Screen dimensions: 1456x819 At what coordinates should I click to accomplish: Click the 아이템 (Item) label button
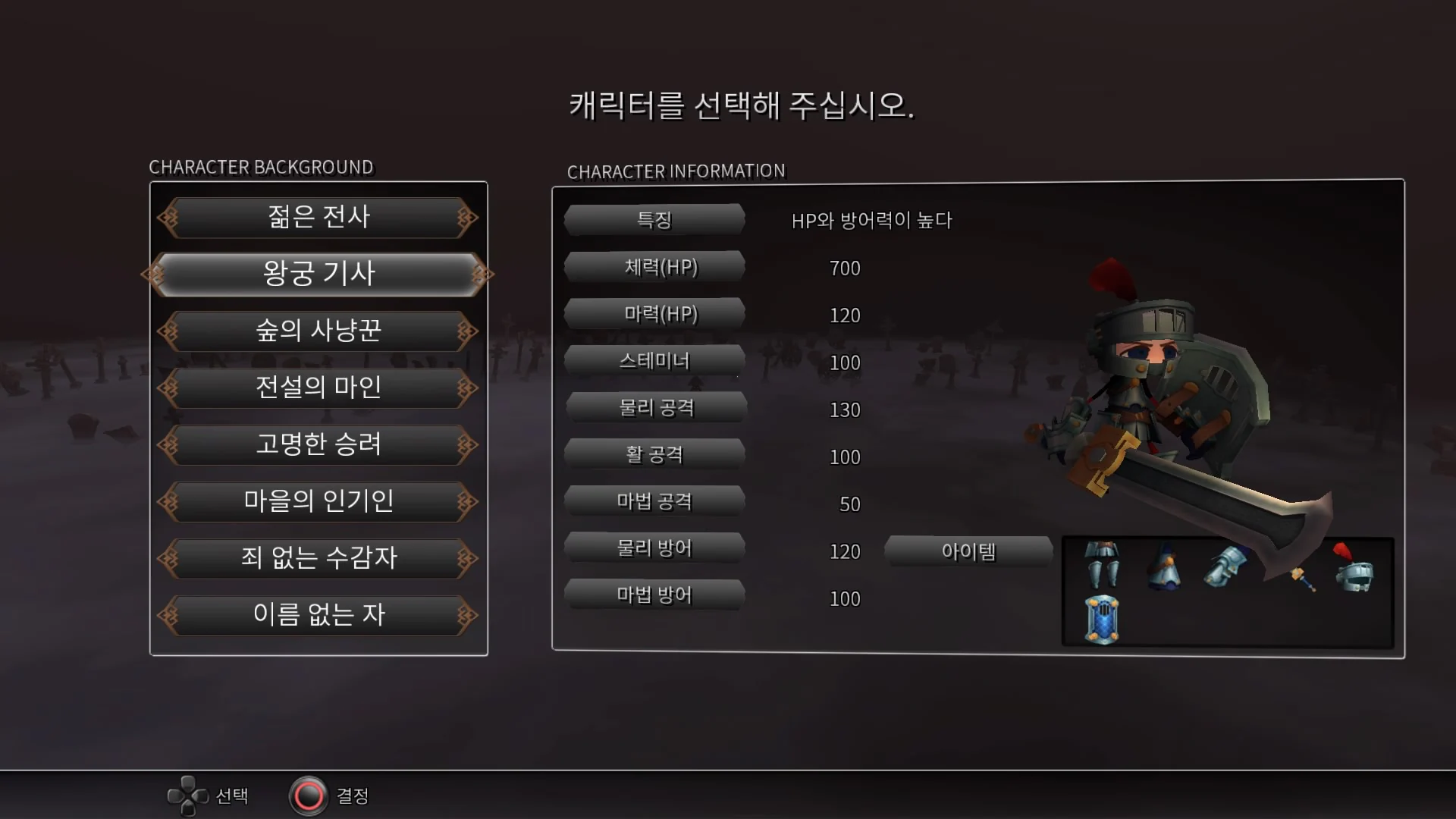968,551
